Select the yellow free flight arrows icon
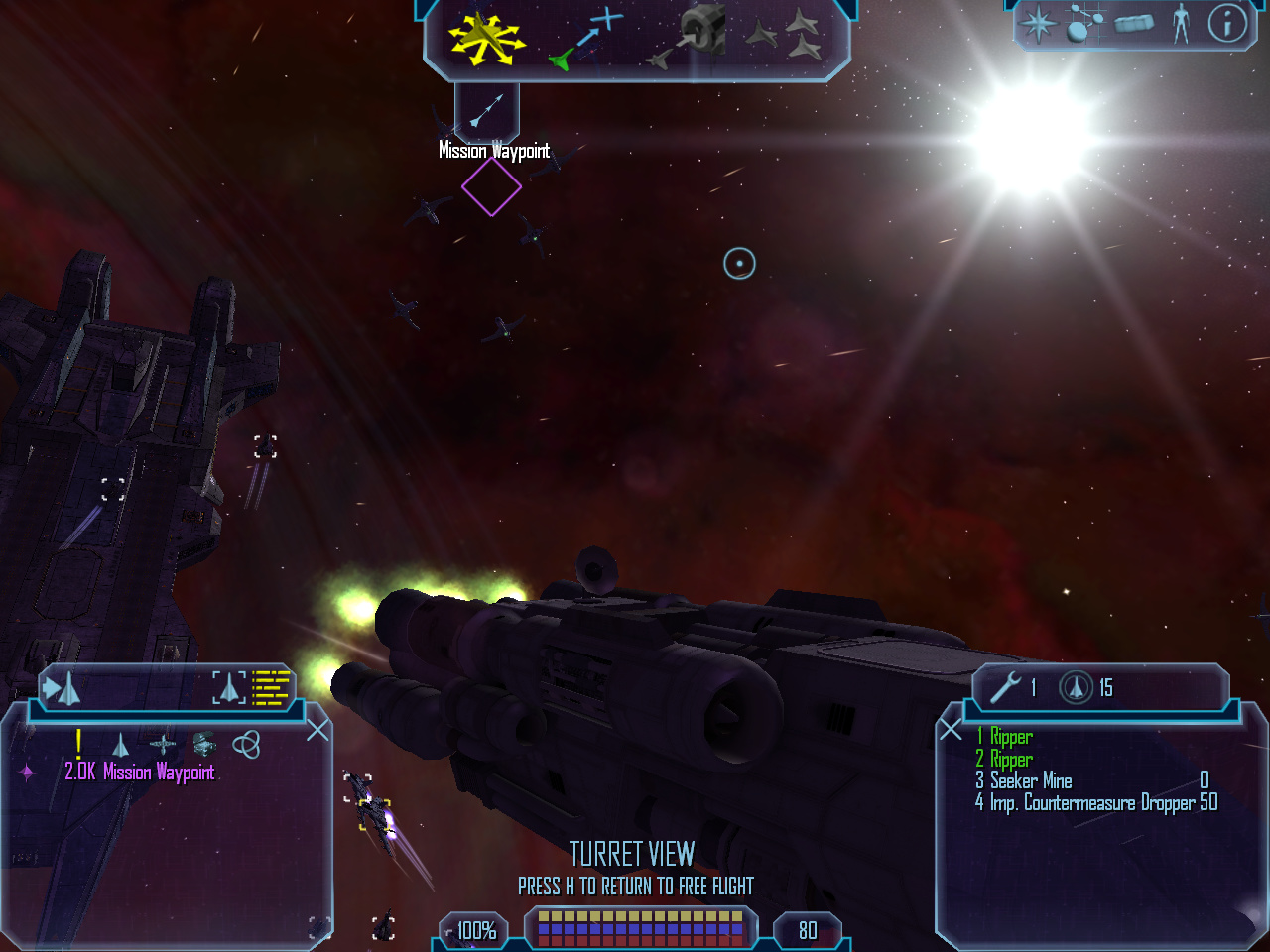1270x952 pixels. (485, 39)
